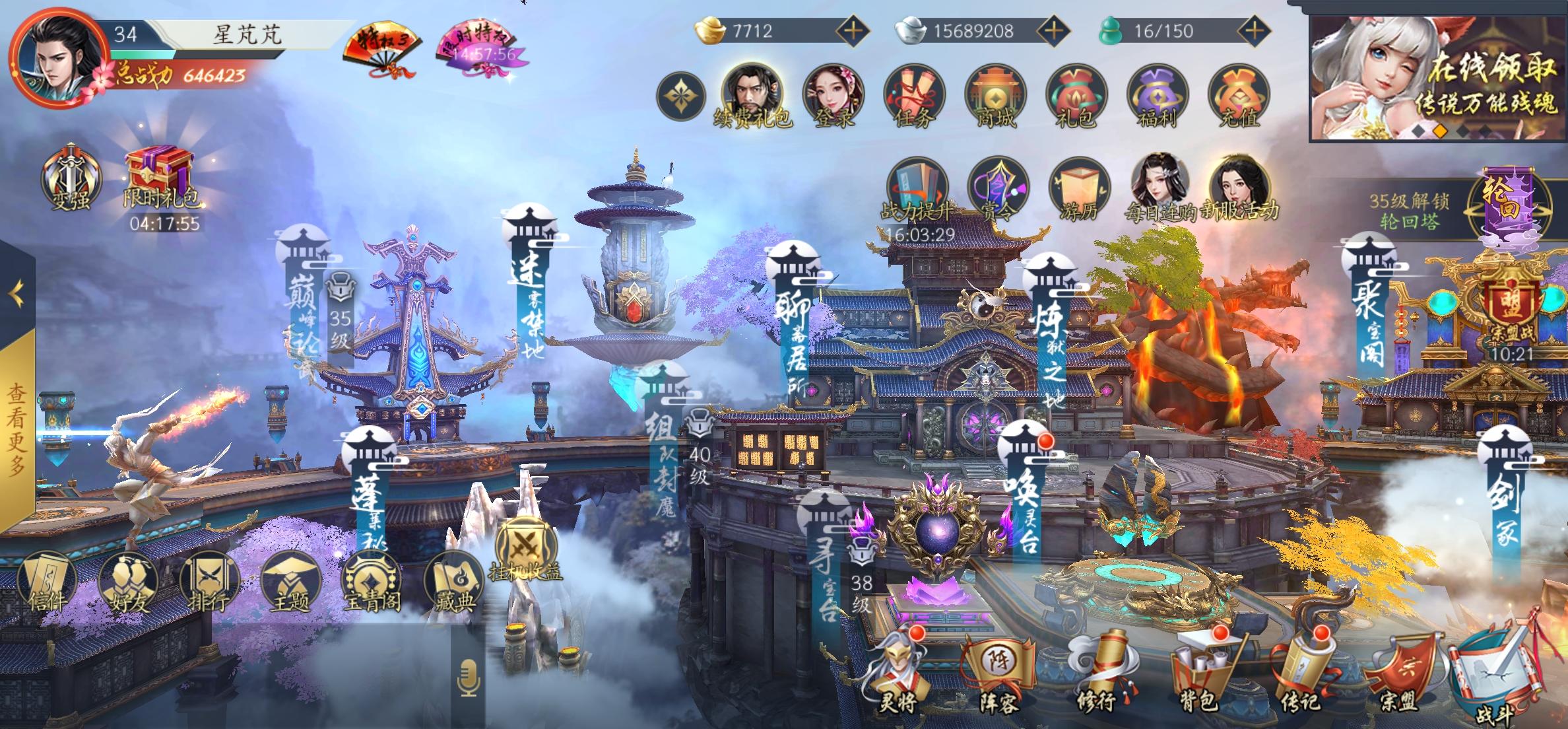Open the 信件 mail icon
1568x729 pixels.
[48, 582]
